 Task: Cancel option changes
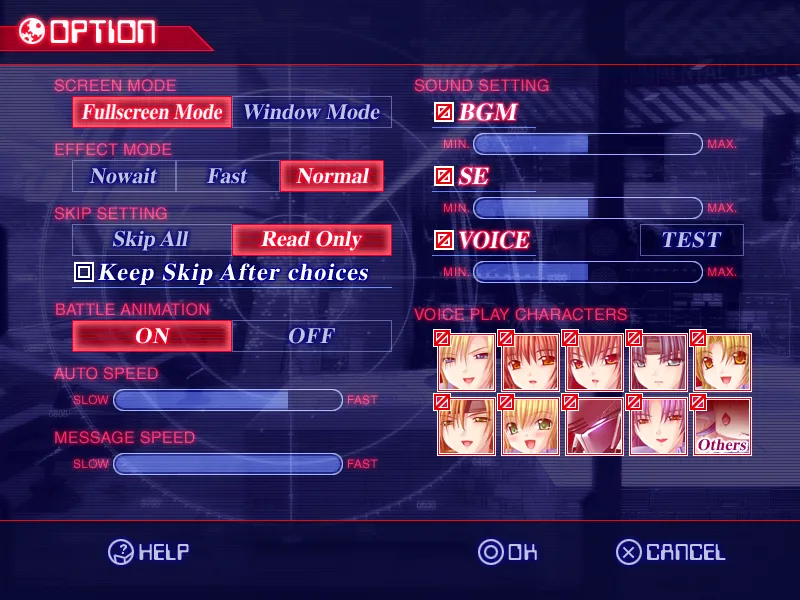pos(670,552)
